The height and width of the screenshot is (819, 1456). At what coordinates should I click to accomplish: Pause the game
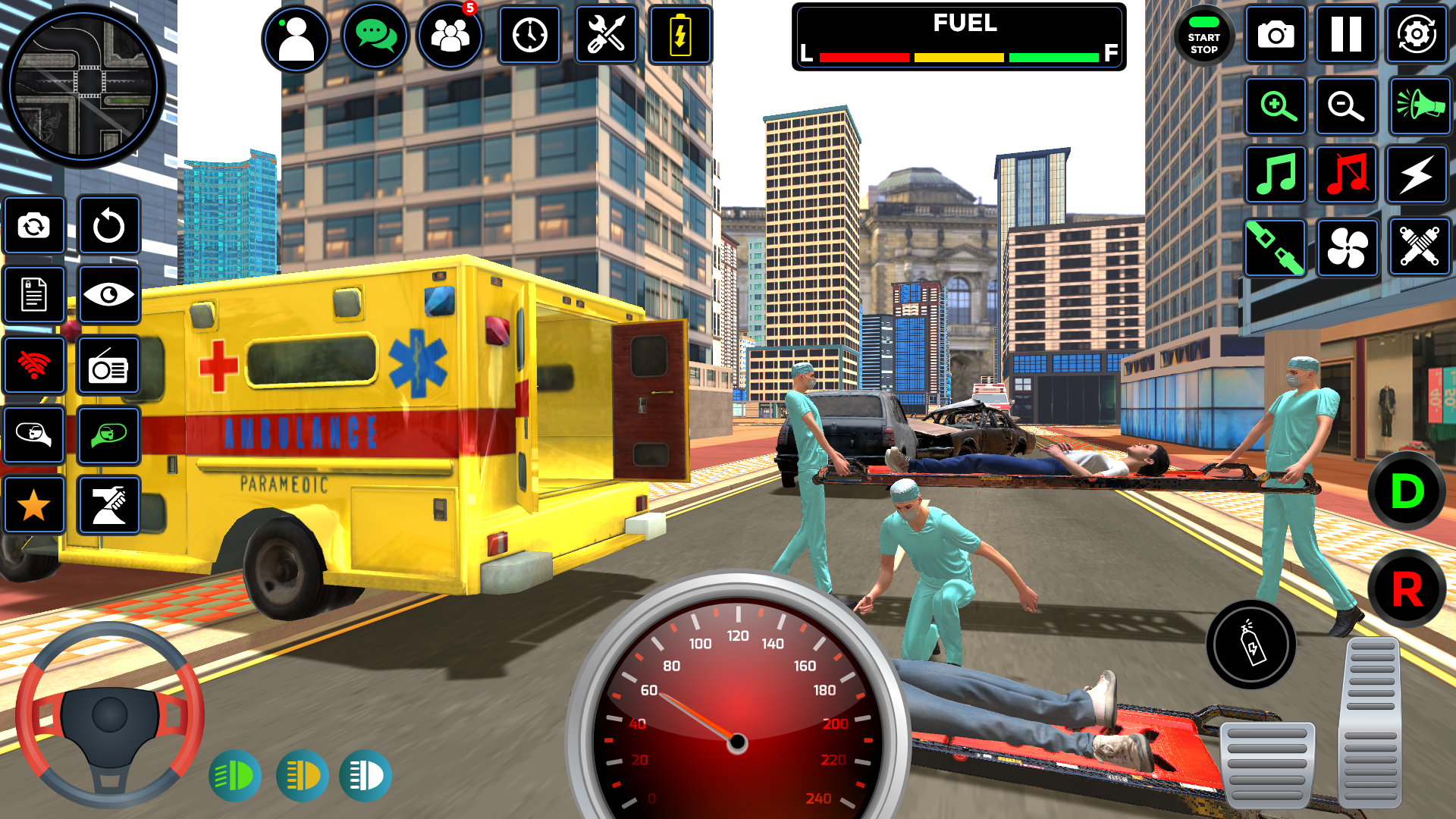[1346, 35]
